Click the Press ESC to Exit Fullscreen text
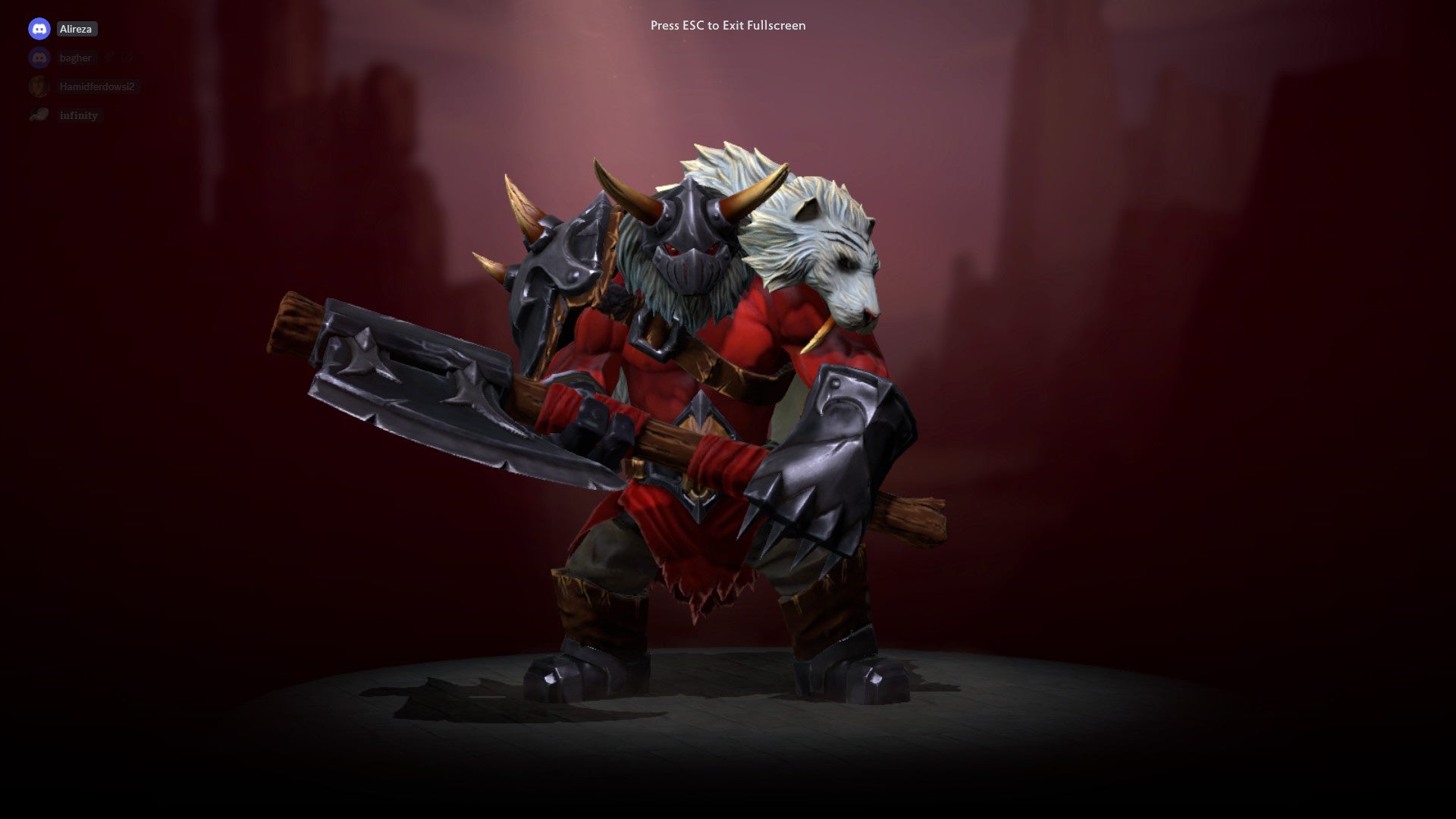Image resolution: width=1456 pixels, height=819 pixels. click(x=727, y=25)
